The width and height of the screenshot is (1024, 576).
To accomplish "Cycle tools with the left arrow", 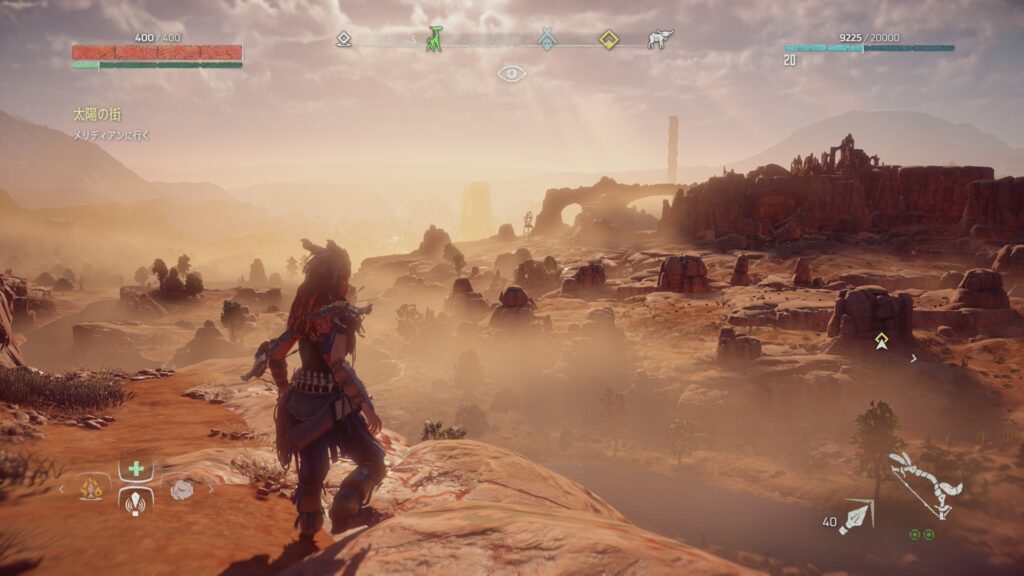I will tap(62, 489).
